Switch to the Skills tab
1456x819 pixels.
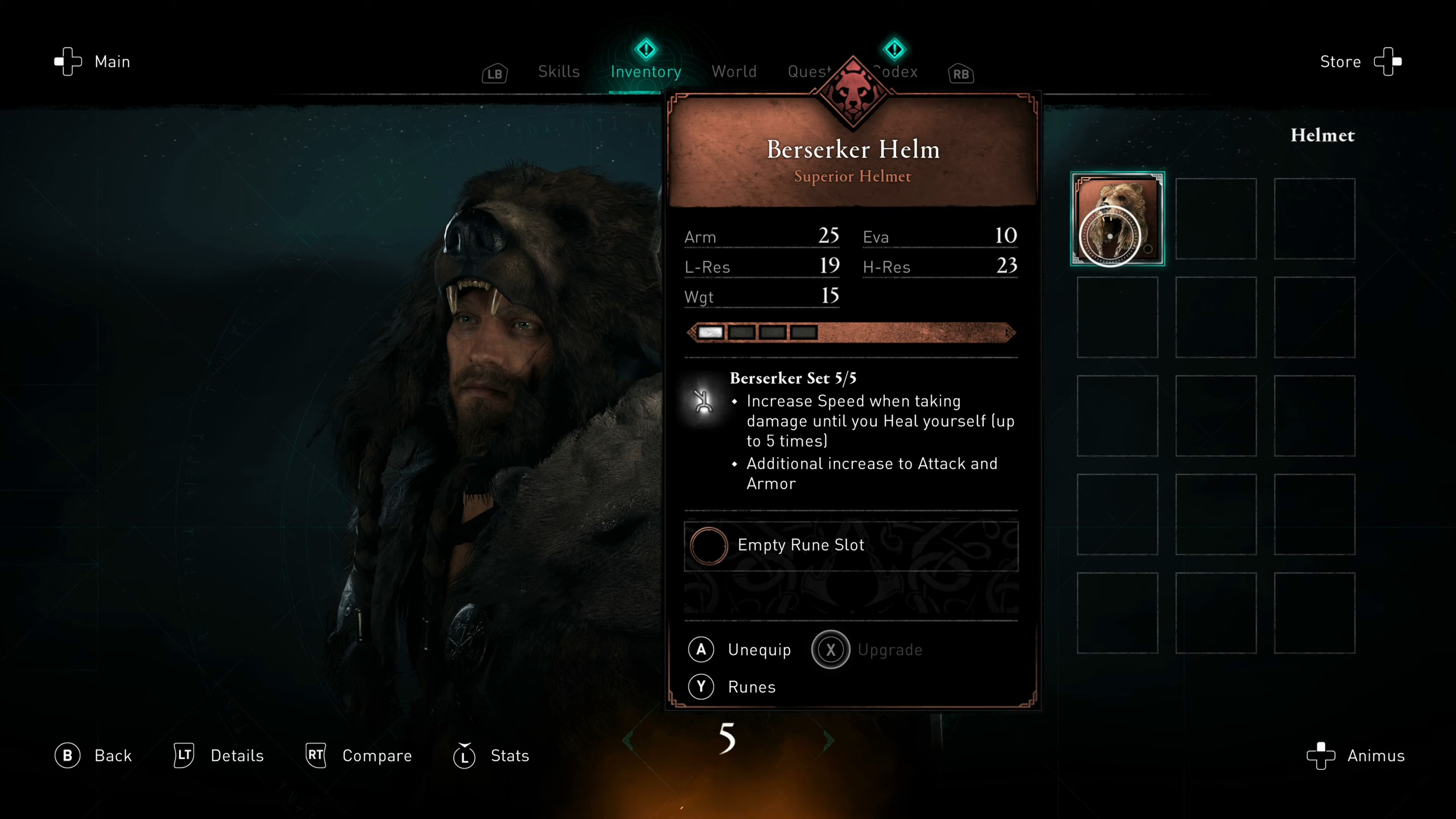[559, 72]
